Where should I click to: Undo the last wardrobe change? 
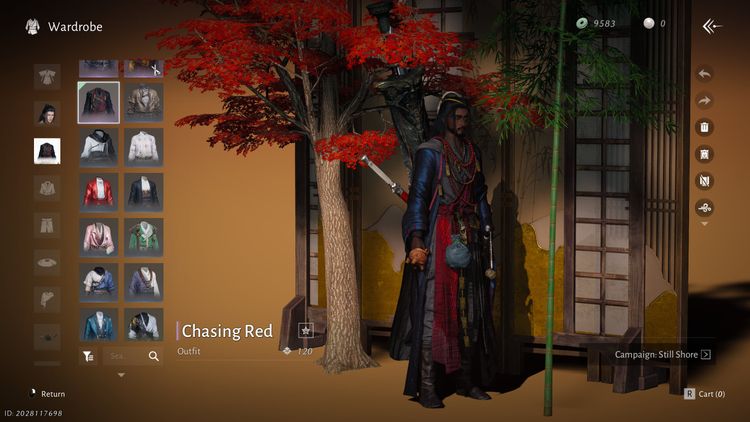point(704,74)
